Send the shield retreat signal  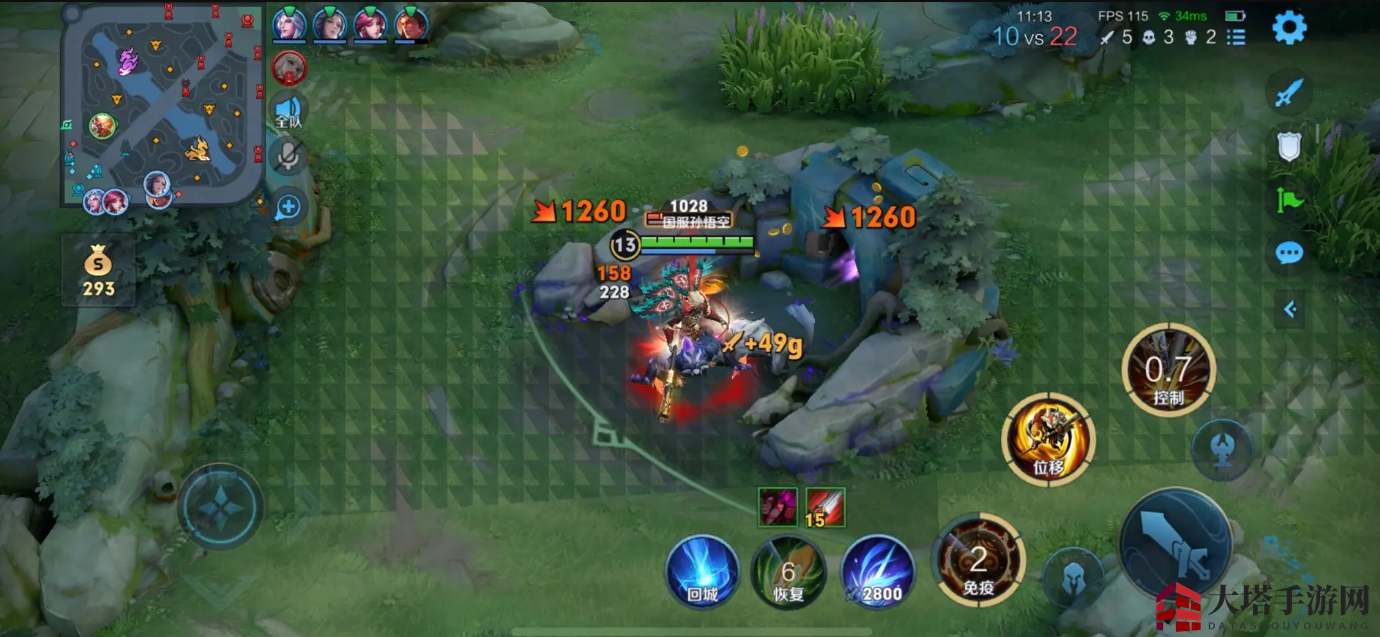1289,147
